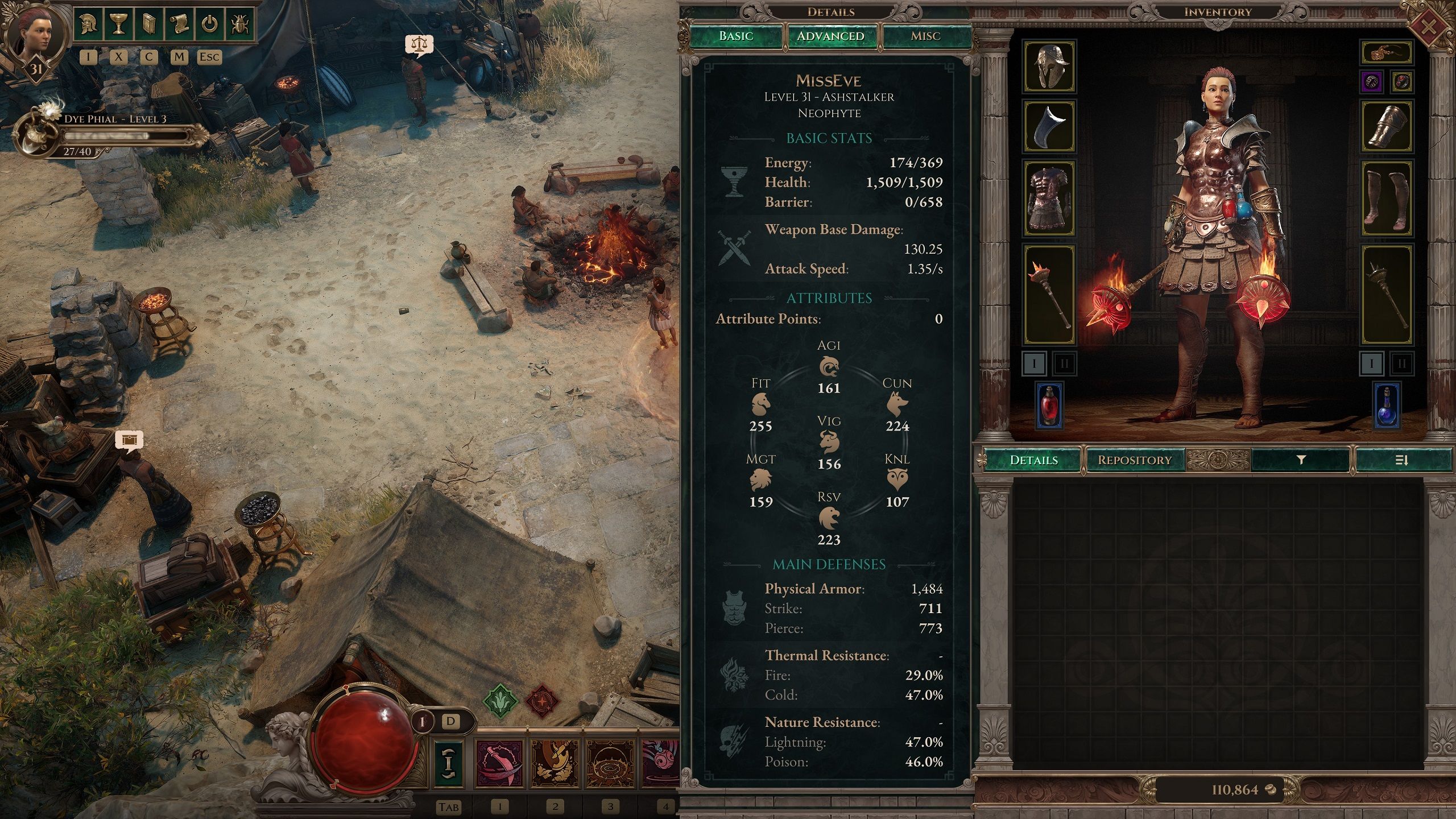
Task: Open the bug report icon
Action: 239,24
